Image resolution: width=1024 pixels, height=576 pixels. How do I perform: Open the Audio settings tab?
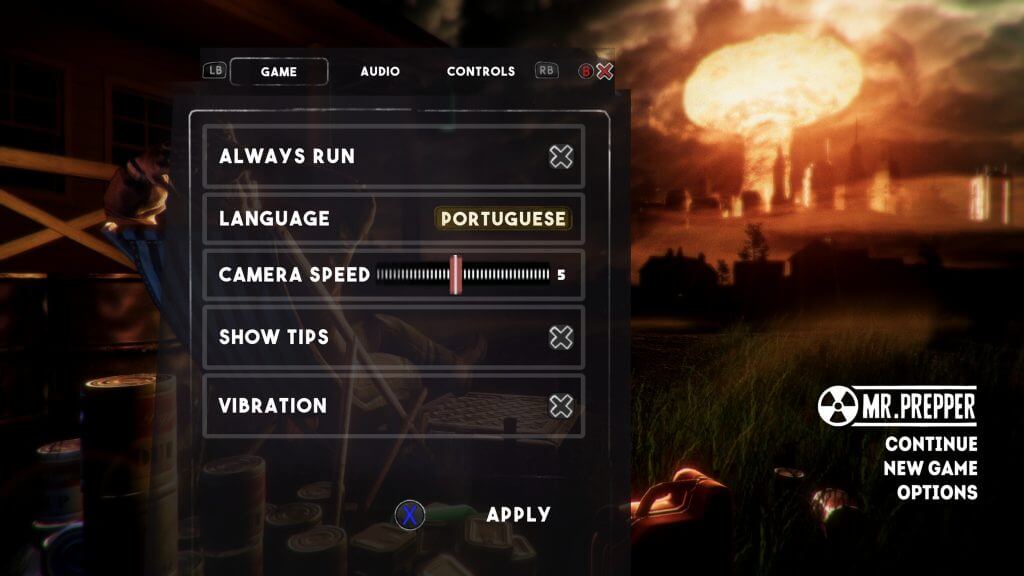(380, 72)
